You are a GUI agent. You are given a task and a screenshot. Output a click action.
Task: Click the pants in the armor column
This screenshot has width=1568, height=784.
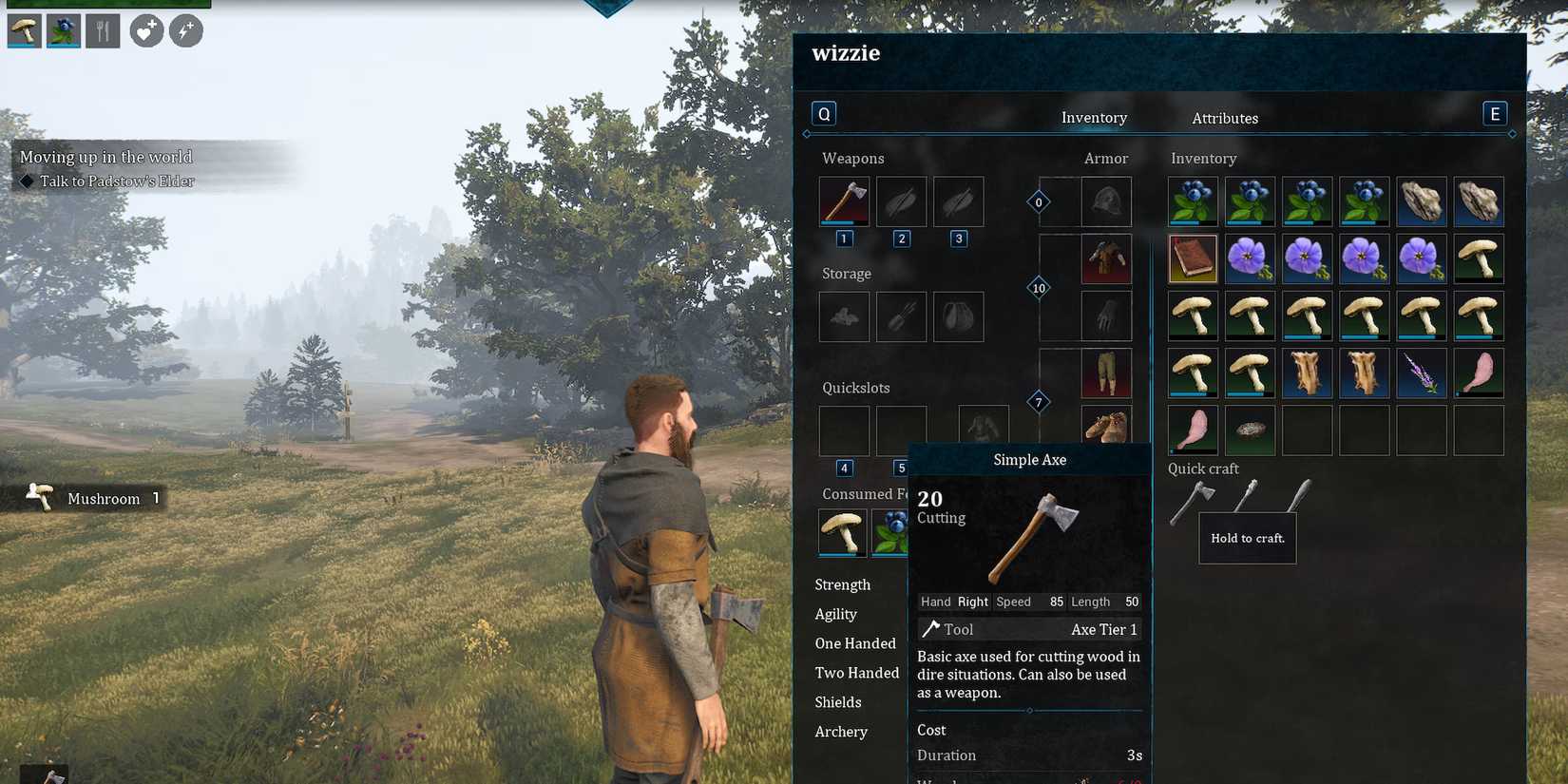(x=1105, y=373)
